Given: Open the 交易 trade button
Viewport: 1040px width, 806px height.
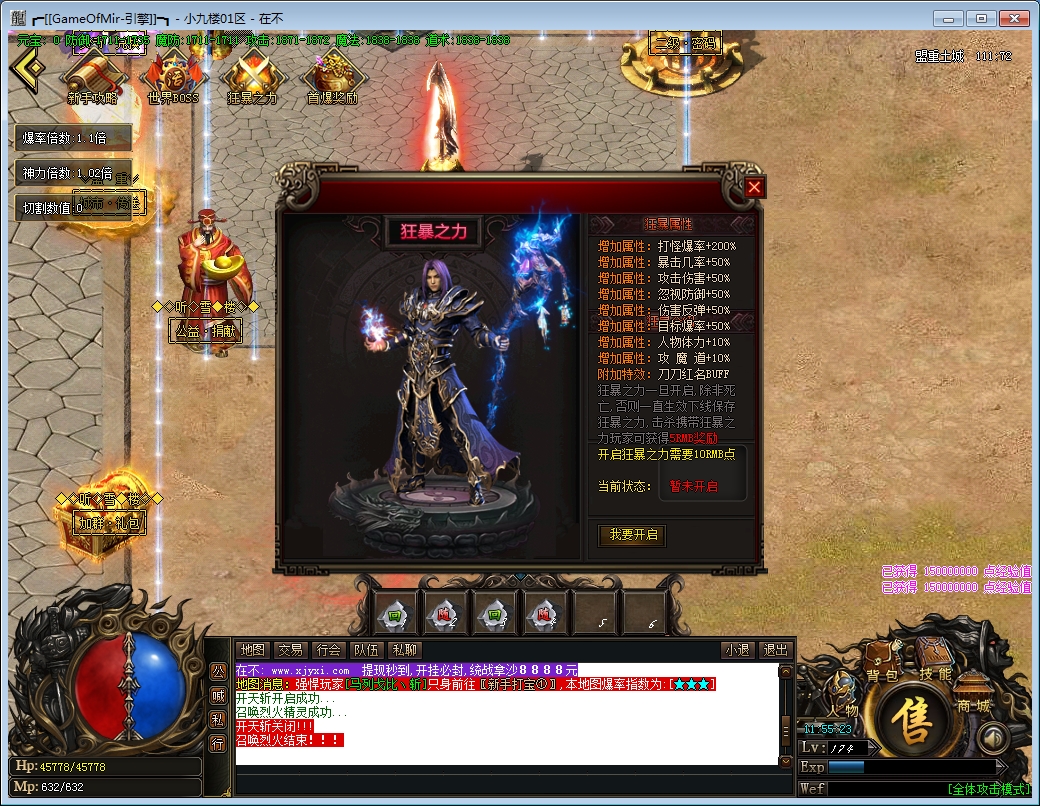Looking at the screenshot, I should (x=291, y=650).
